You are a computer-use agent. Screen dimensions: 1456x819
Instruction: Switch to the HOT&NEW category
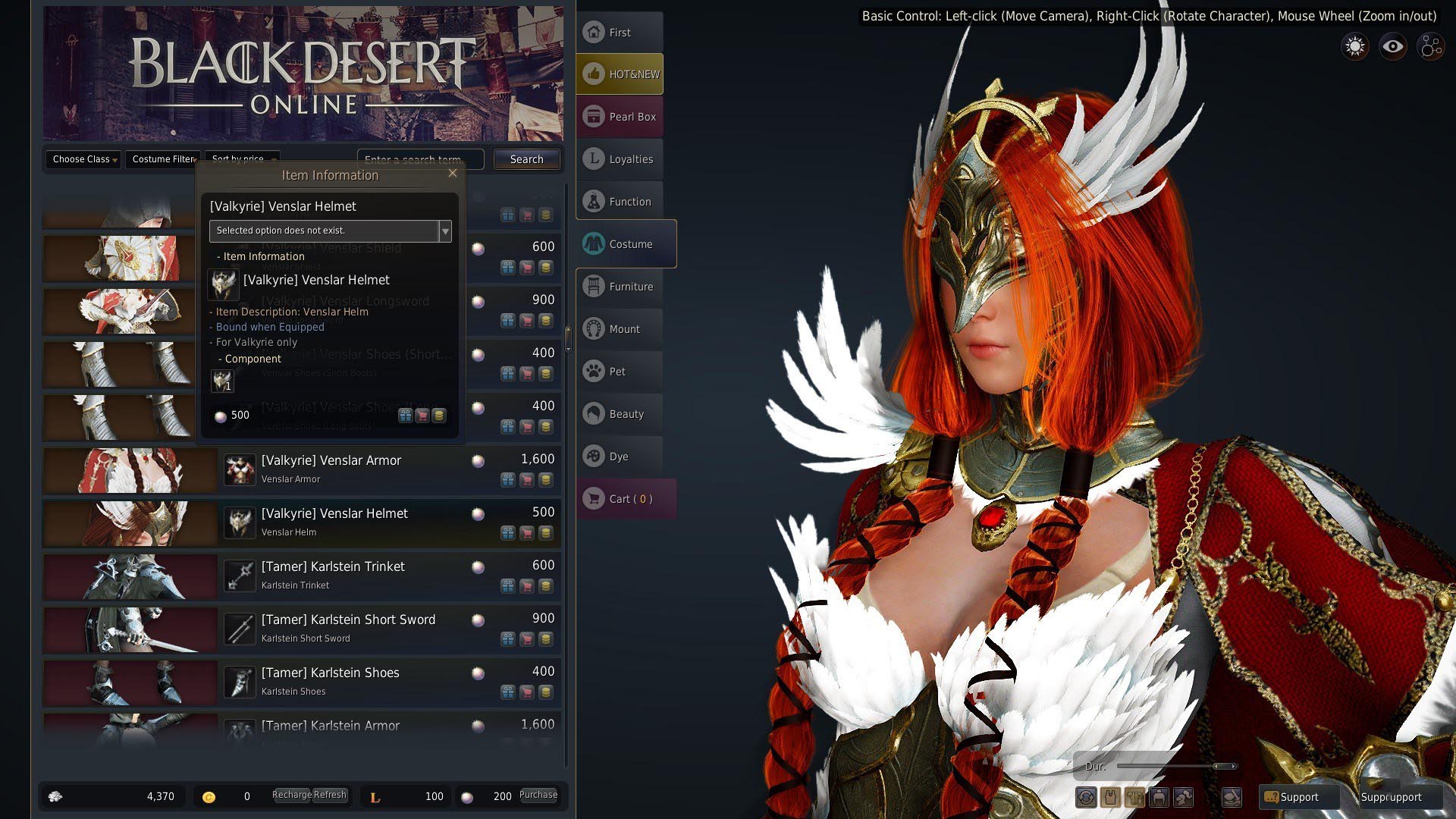(x=620, y=74)
